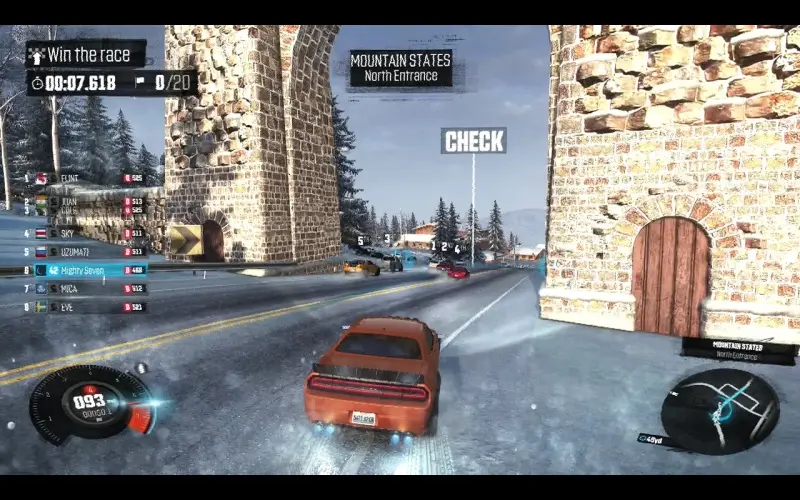Select EYE at the bottom of standings
This screenshot has width=800, height=500.
click(x=90, y=307)
